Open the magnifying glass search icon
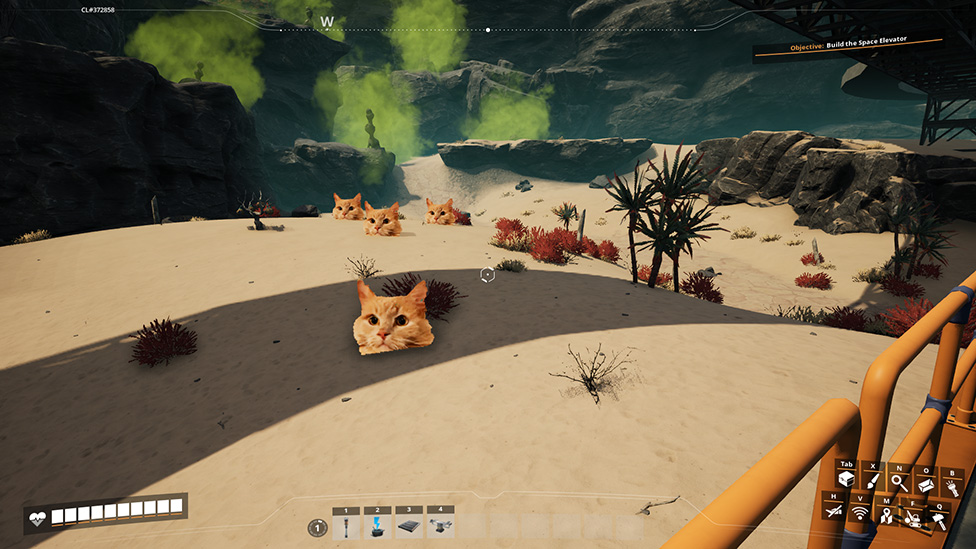 tap(900, 482)
